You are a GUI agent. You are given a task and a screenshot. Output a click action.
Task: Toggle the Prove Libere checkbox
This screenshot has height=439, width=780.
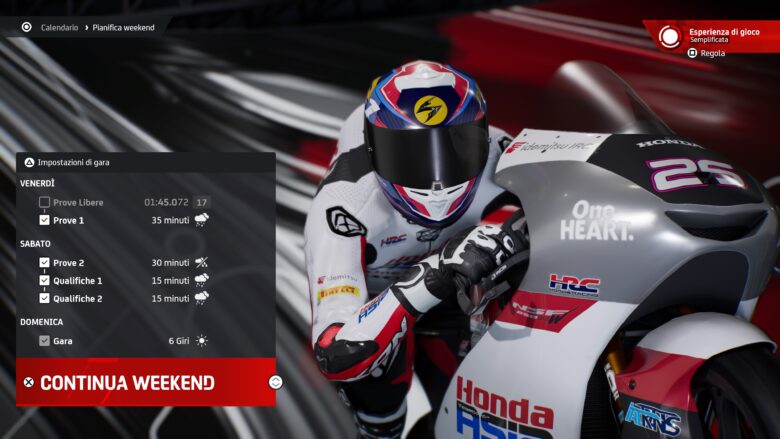[x=44, y=202]
